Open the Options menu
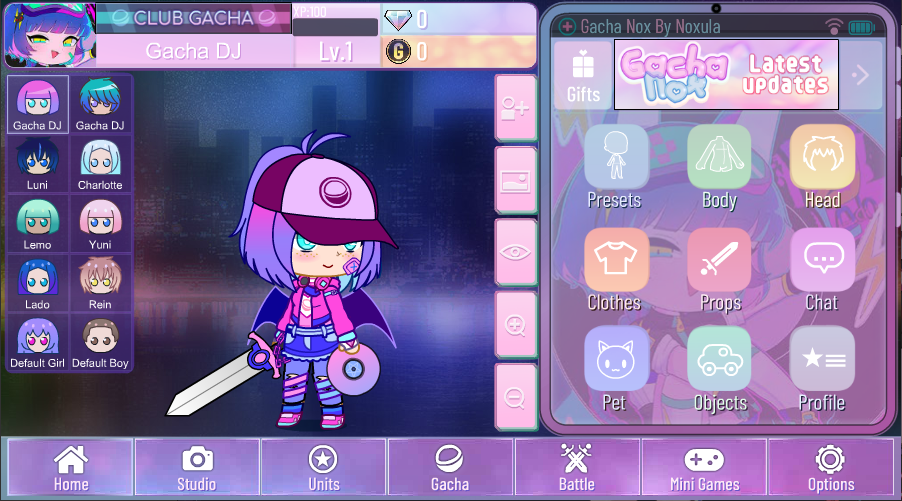 coord(830,467)
